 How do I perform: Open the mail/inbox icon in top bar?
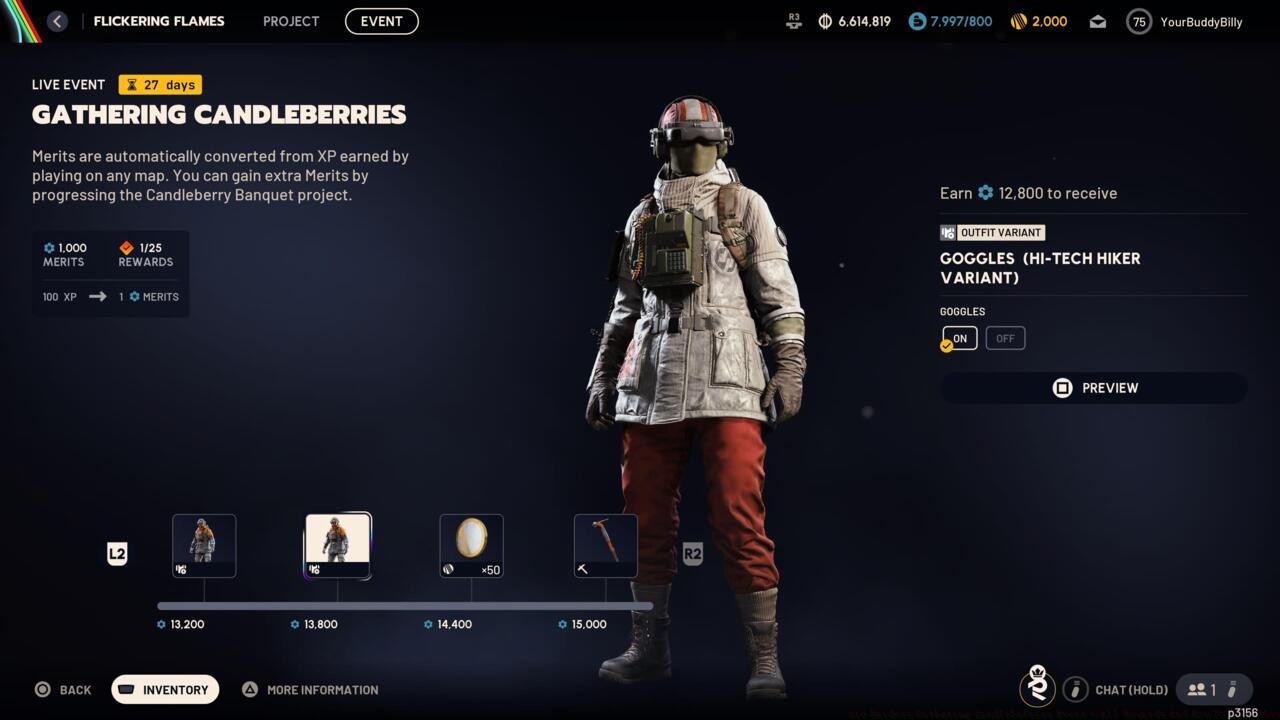1097,20
